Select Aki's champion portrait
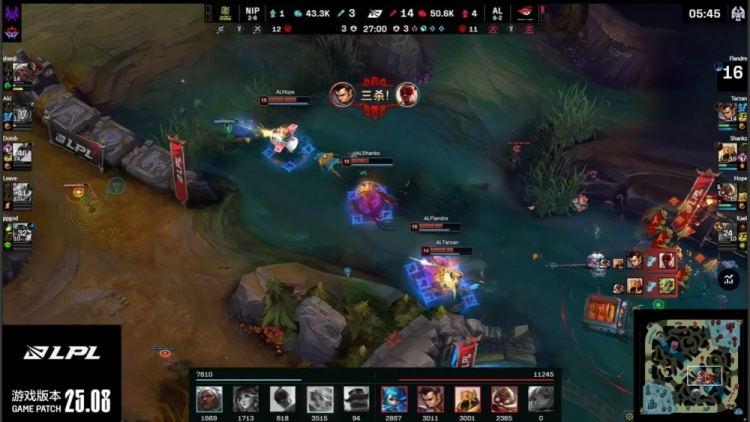750x422 pixels. (19, 114)
